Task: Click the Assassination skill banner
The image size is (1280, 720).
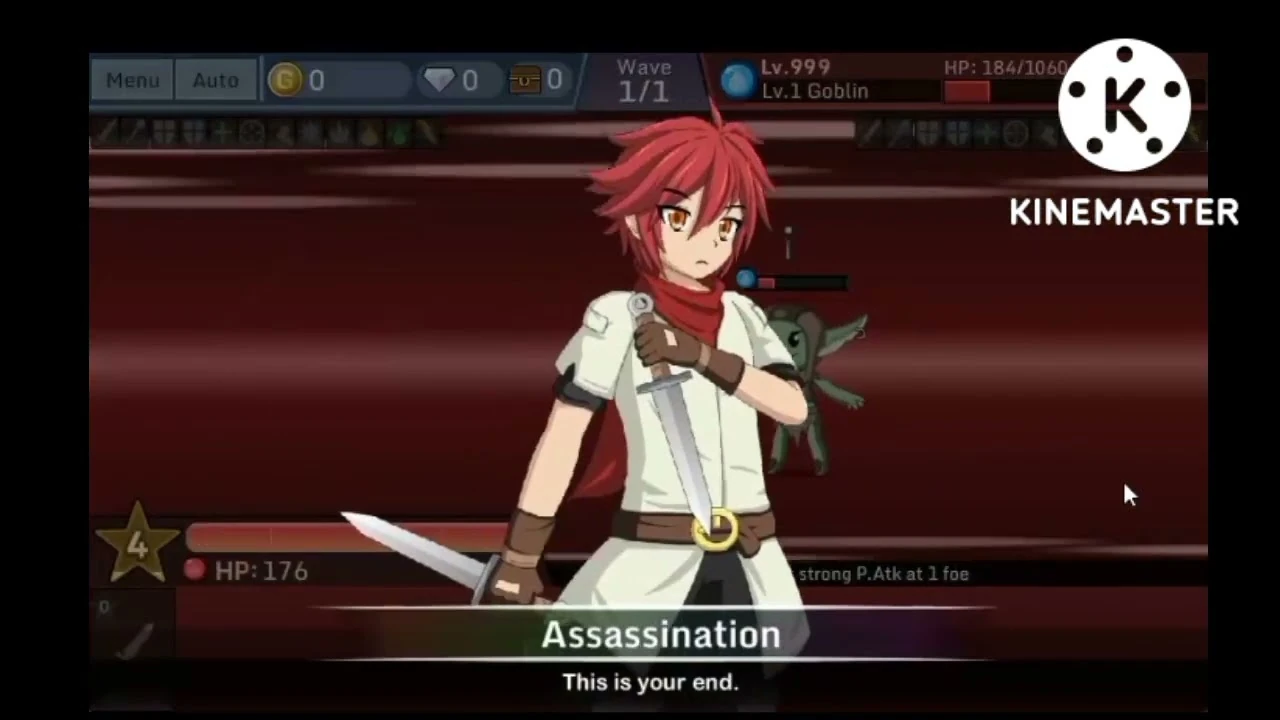Action: tap(660, 635)
